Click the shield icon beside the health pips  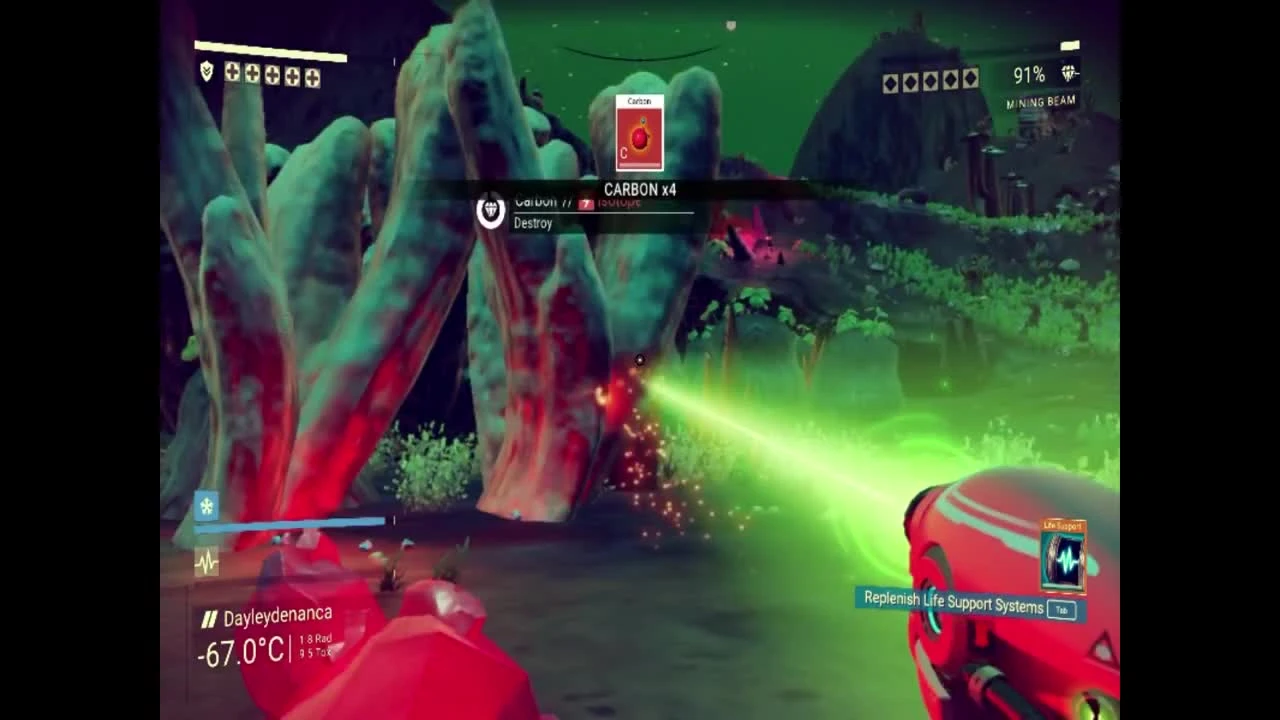click(x=205, y=72)
